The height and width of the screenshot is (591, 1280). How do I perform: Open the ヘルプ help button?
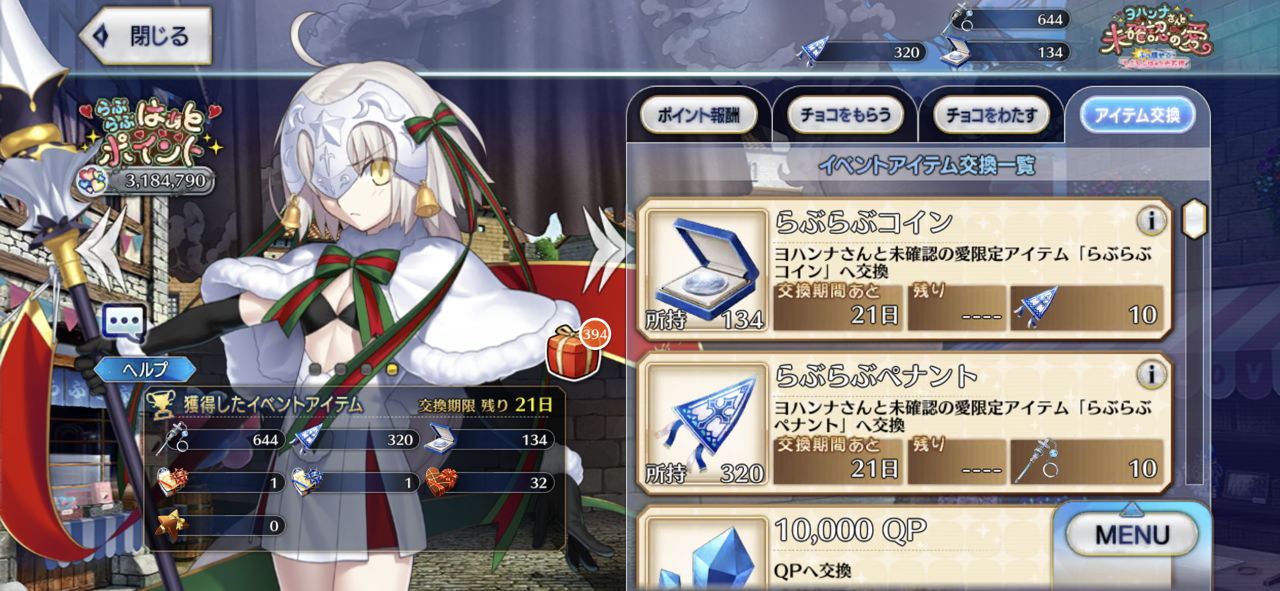(145, 369)
